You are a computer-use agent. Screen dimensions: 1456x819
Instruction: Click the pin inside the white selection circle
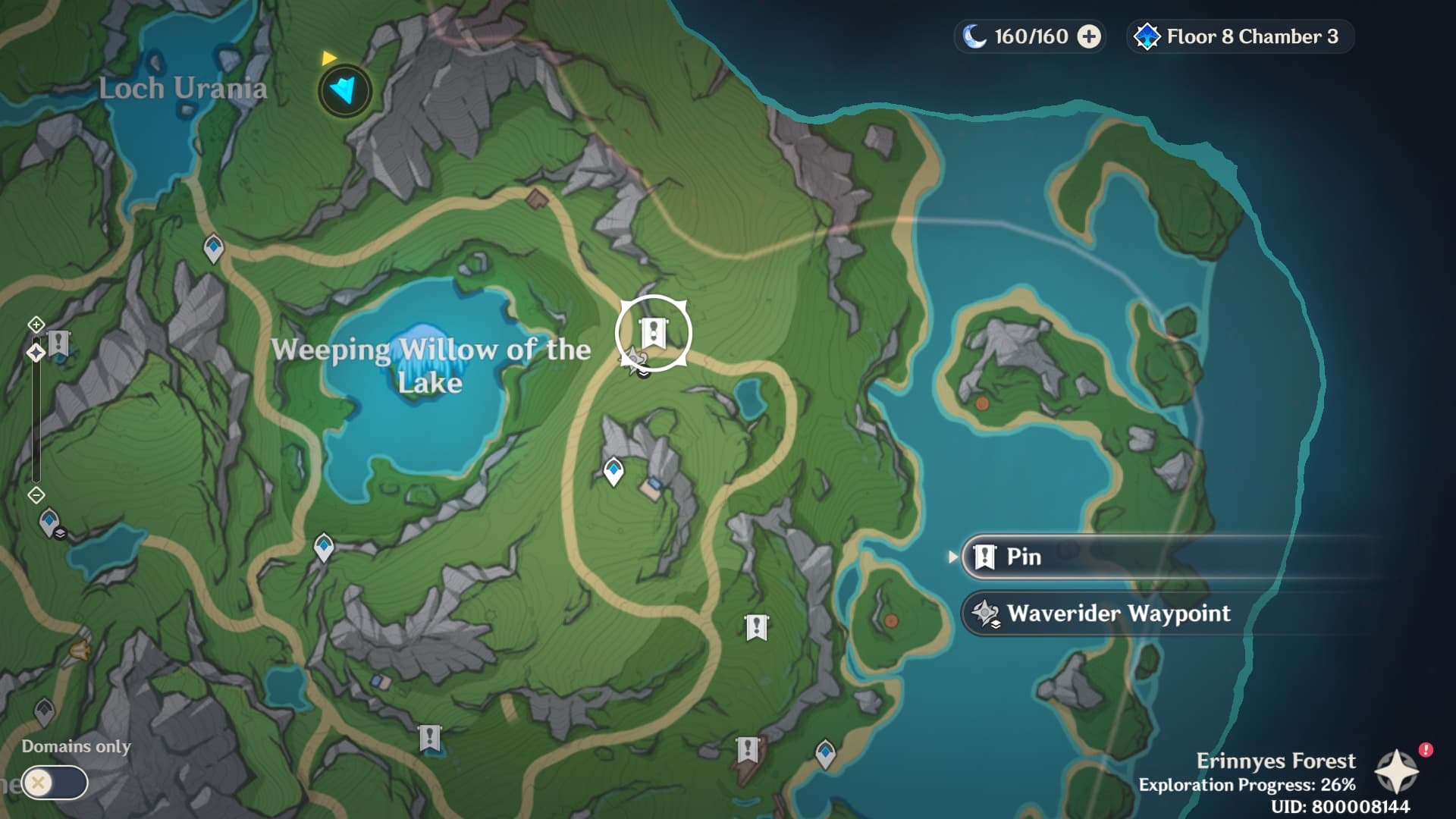(x=653, y=332)
